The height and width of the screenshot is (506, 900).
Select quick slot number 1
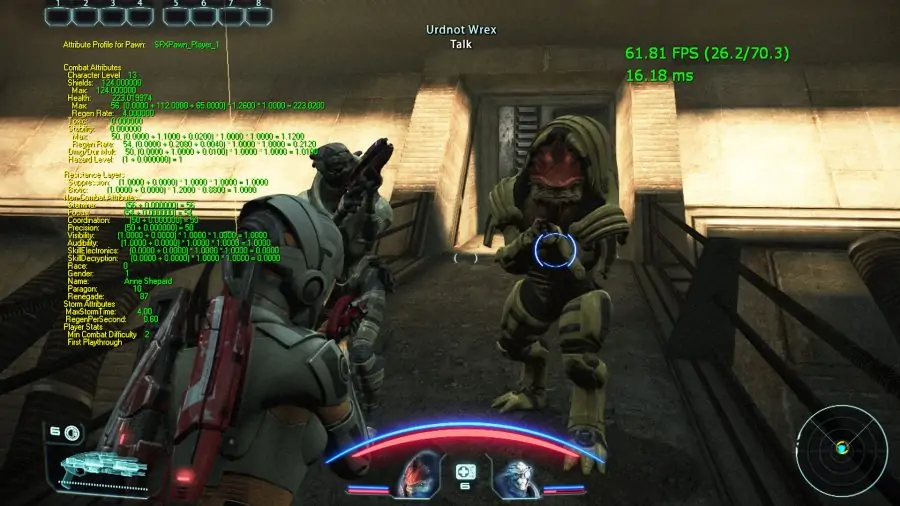(61, 15)
